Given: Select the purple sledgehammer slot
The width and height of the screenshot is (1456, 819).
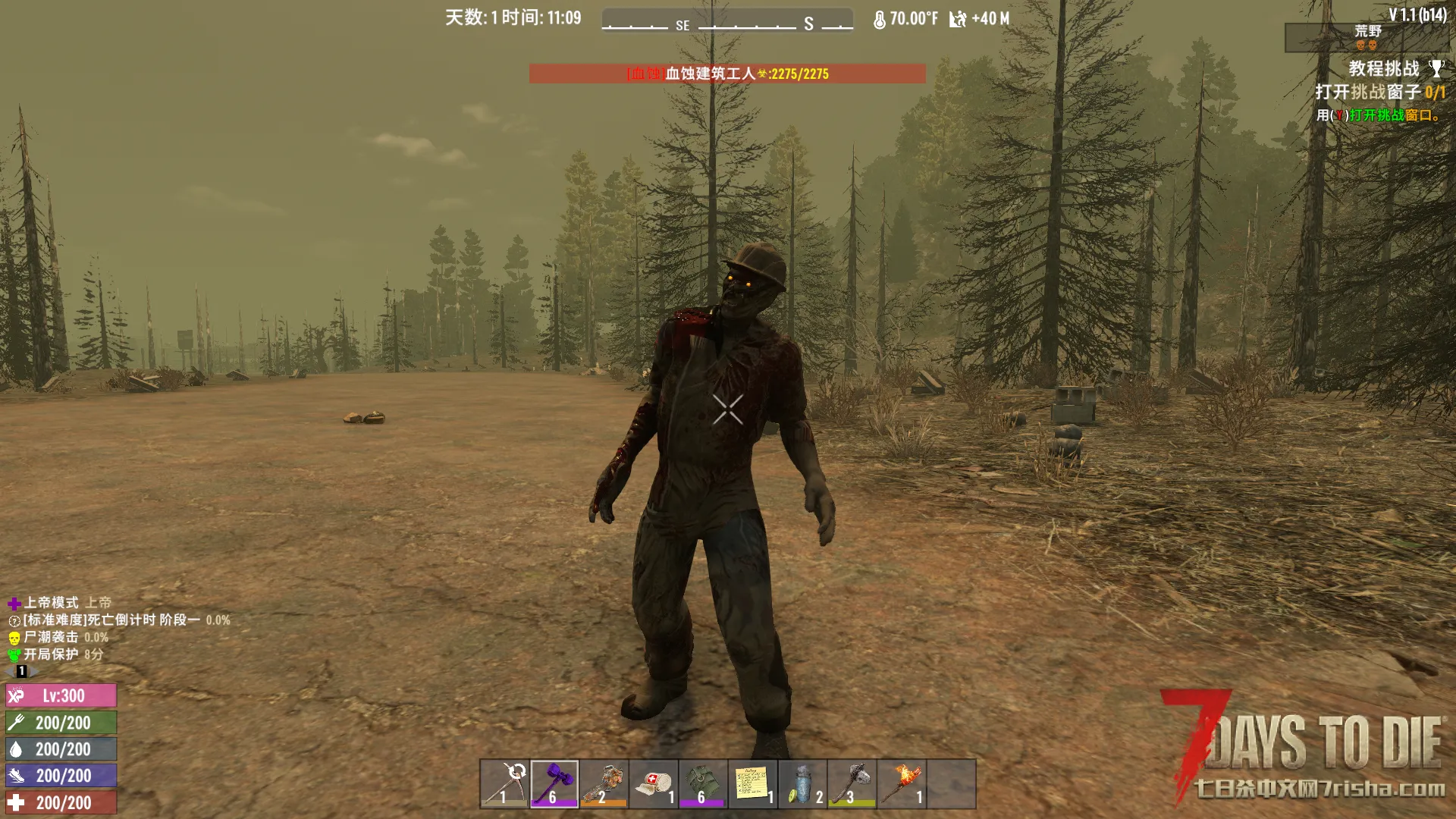Looking at the screenshot, I should (554, 783).
